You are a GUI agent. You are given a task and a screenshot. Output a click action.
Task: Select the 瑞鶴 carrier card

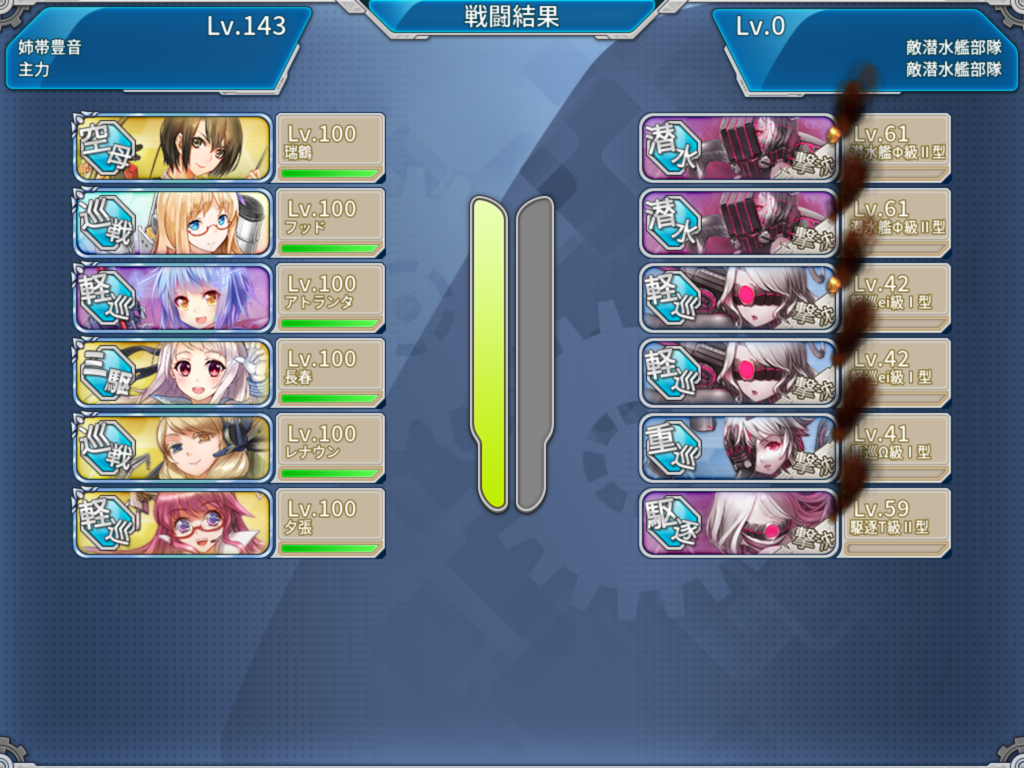click(x=228, y=147)
